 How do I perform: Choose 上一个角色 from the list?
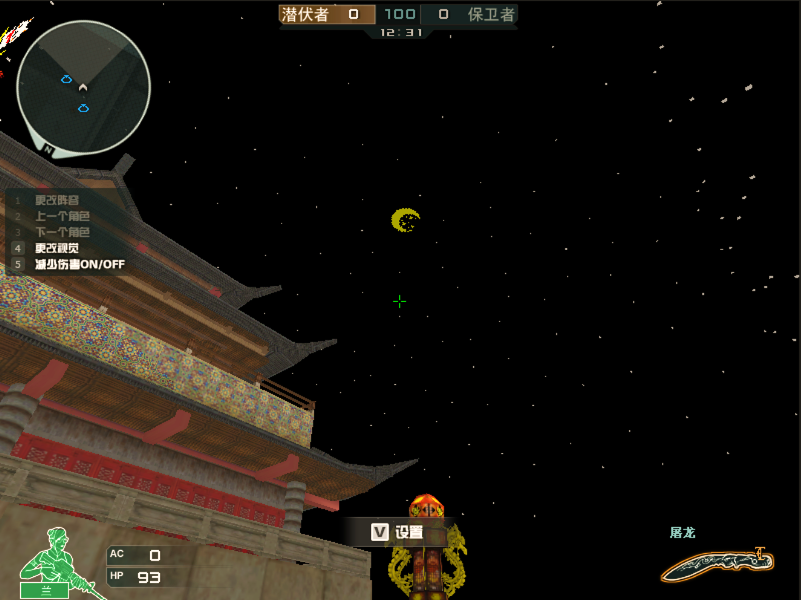pos(62,216)
